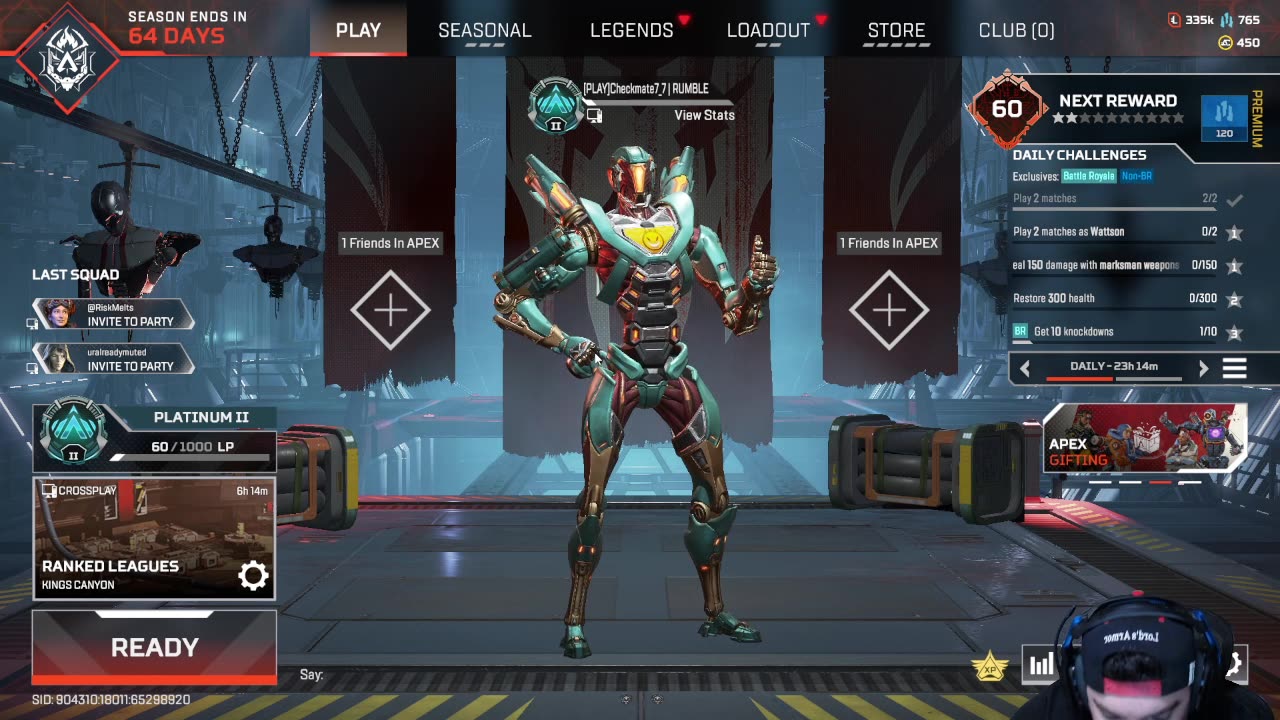Open the challenges list menu icon
The height and width of the screenshot is (720, 1280).
pyautogui.click(x=1235, y=368)
